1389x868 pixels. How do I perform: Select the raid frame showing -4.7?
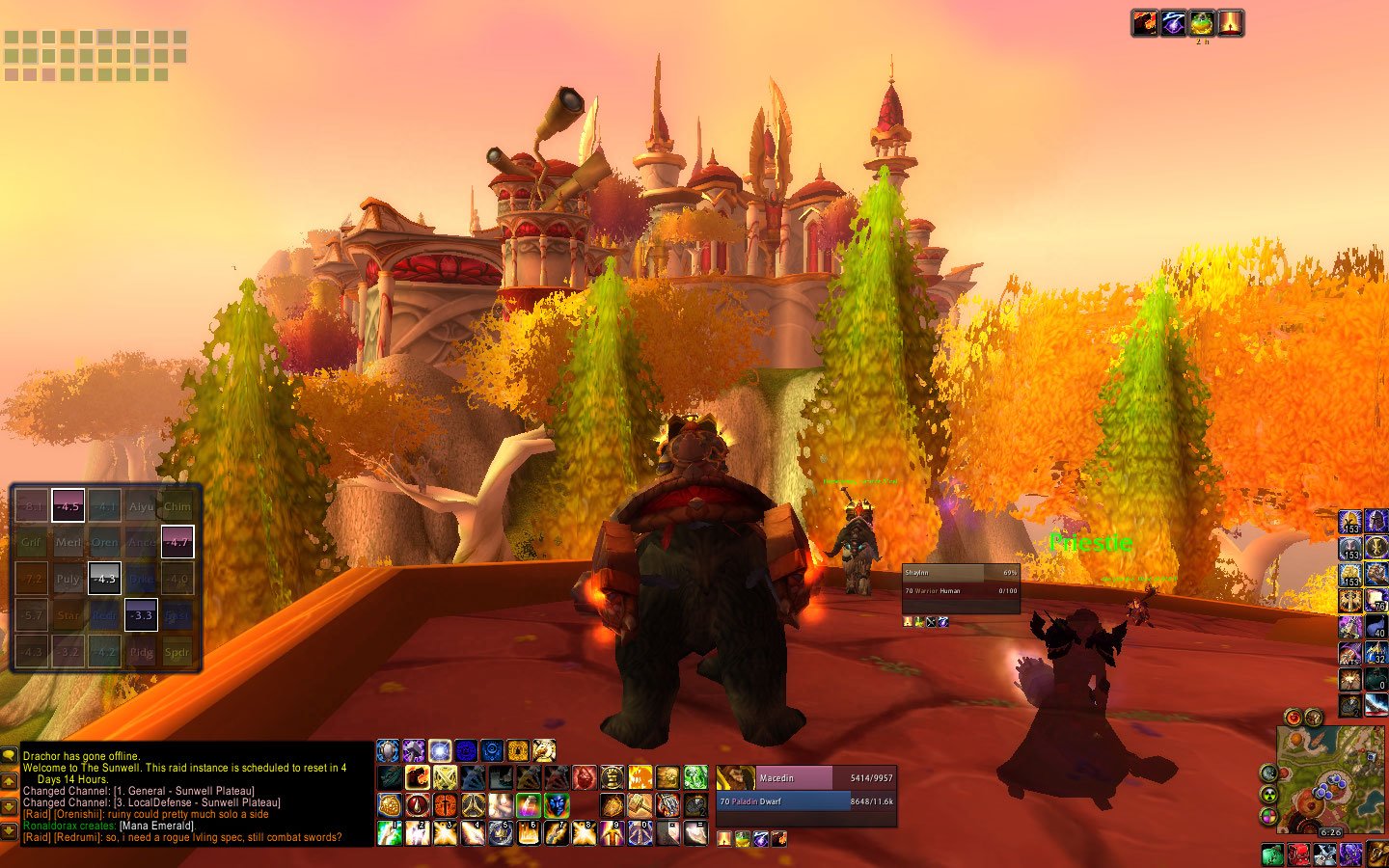coord(177,542)
